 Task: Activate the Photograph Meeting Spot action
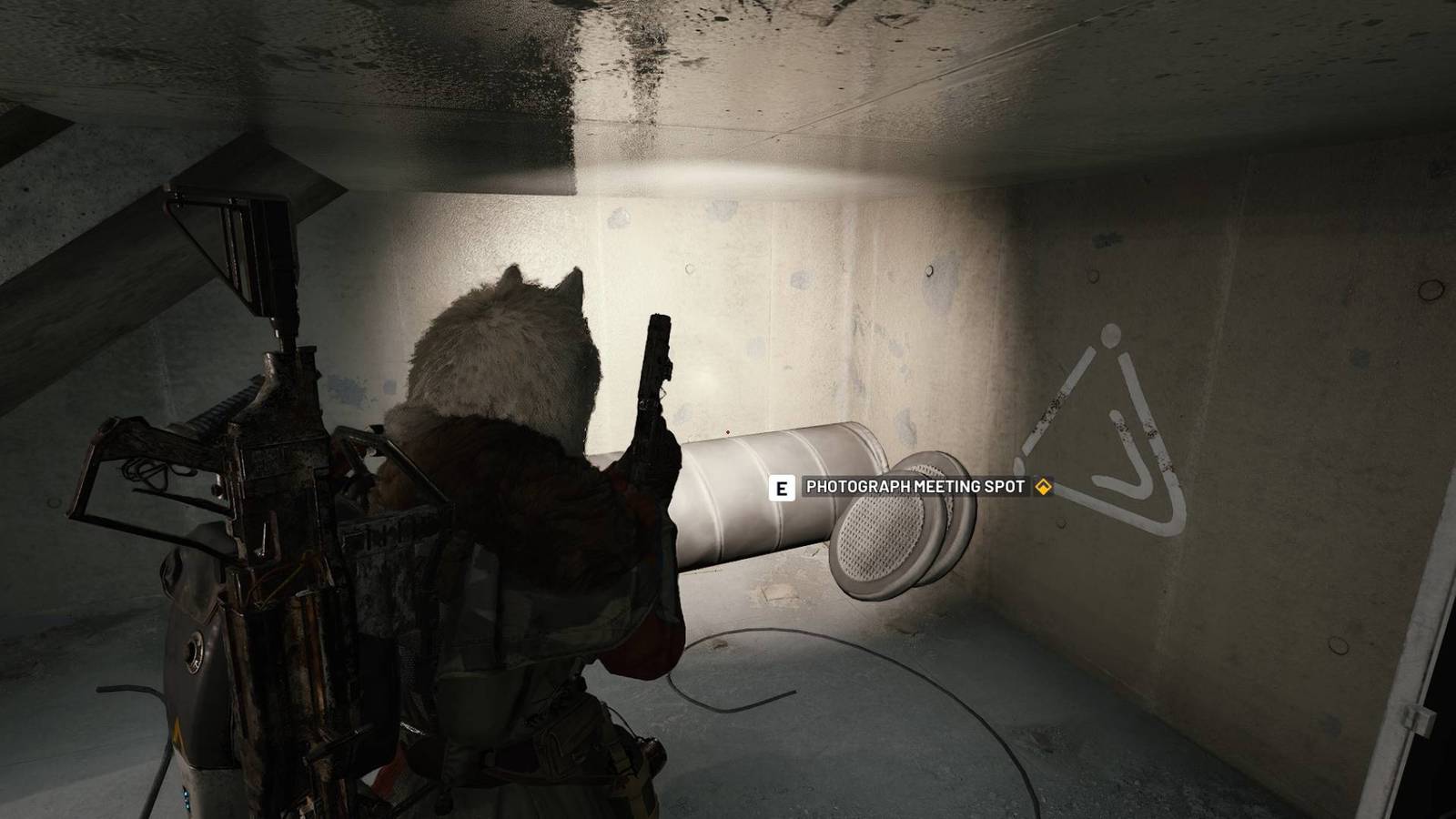pyautogui.click(x=781, y=488)
